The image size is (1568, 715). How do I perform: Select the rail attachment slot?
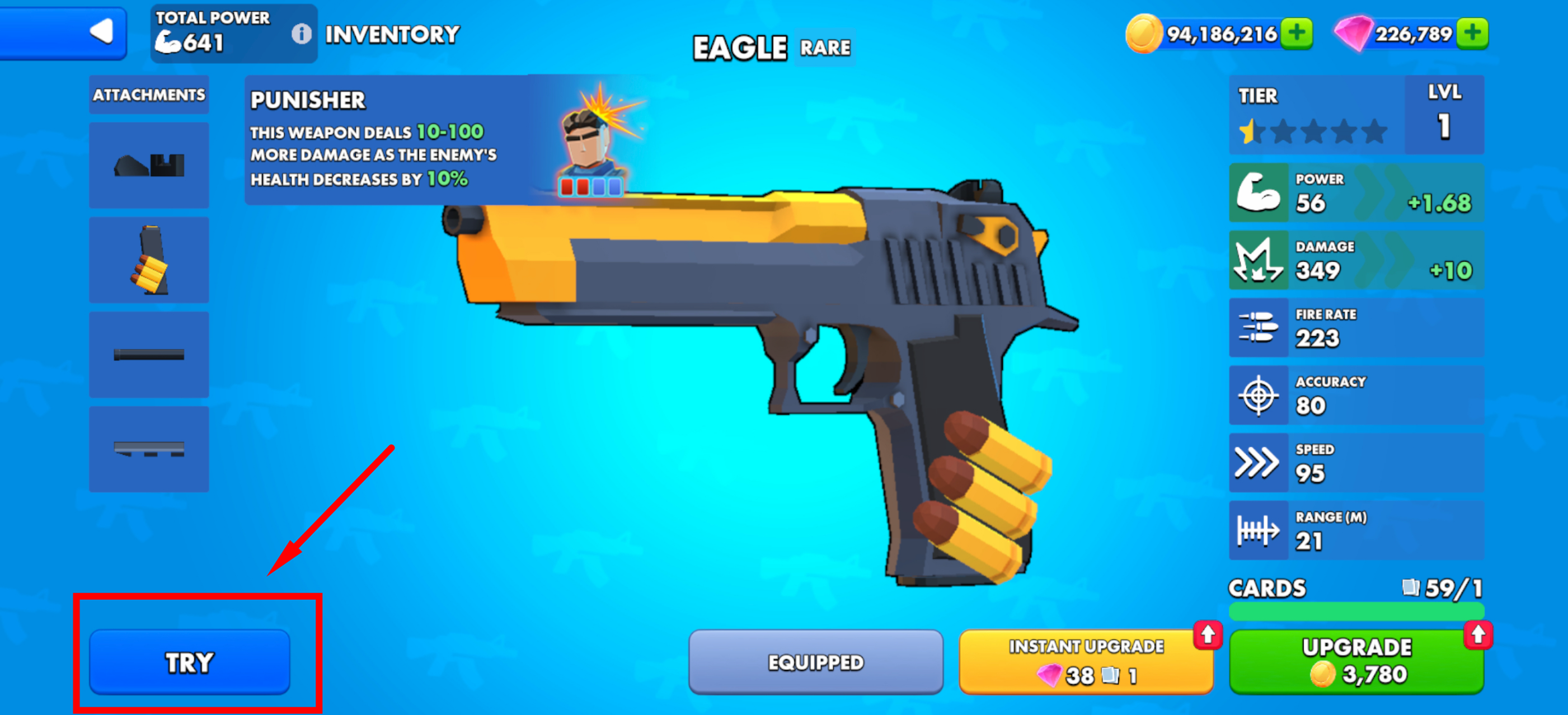tap(149, 449)
